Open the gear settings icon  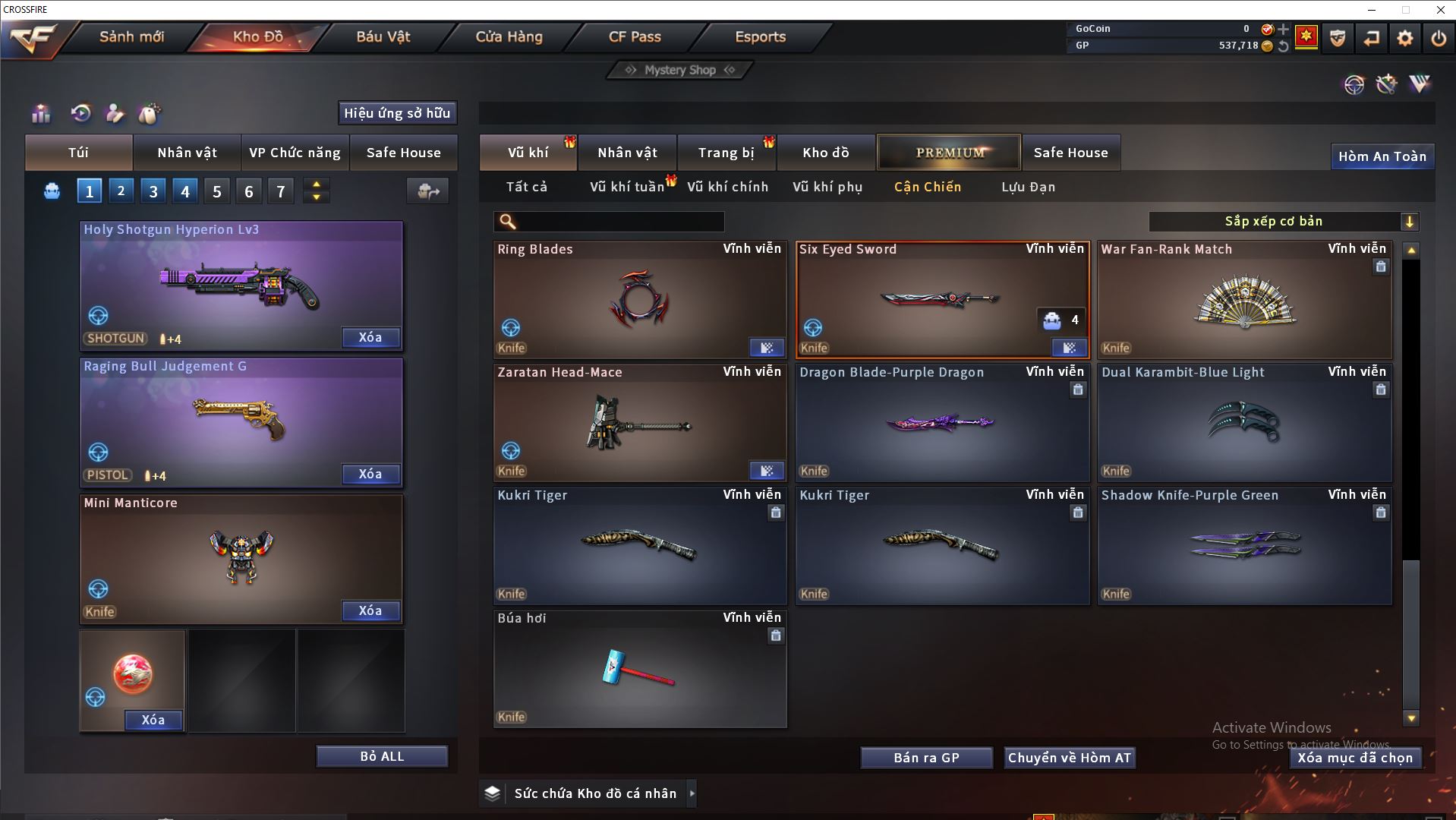[x=1405, y=38]
